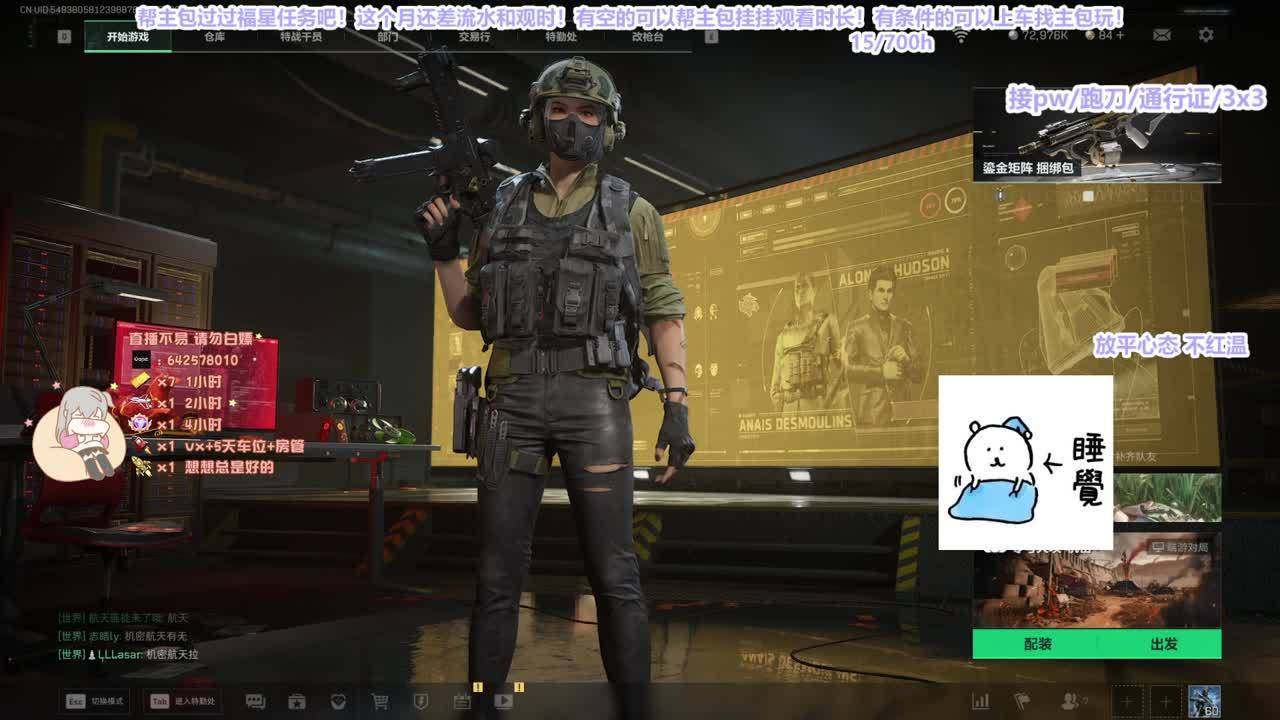The width and height of the screenshot is (1280, 720).
Task: Open the mail envelope icon
Action: pos(1162,35)
